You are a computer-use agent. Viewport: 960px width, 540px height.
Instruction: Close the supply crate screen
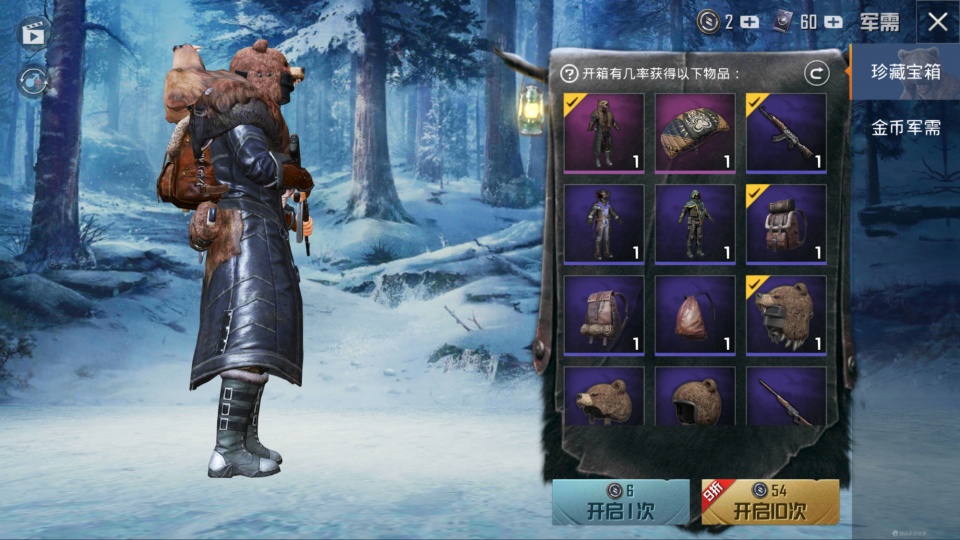click(x=937, y=22)
